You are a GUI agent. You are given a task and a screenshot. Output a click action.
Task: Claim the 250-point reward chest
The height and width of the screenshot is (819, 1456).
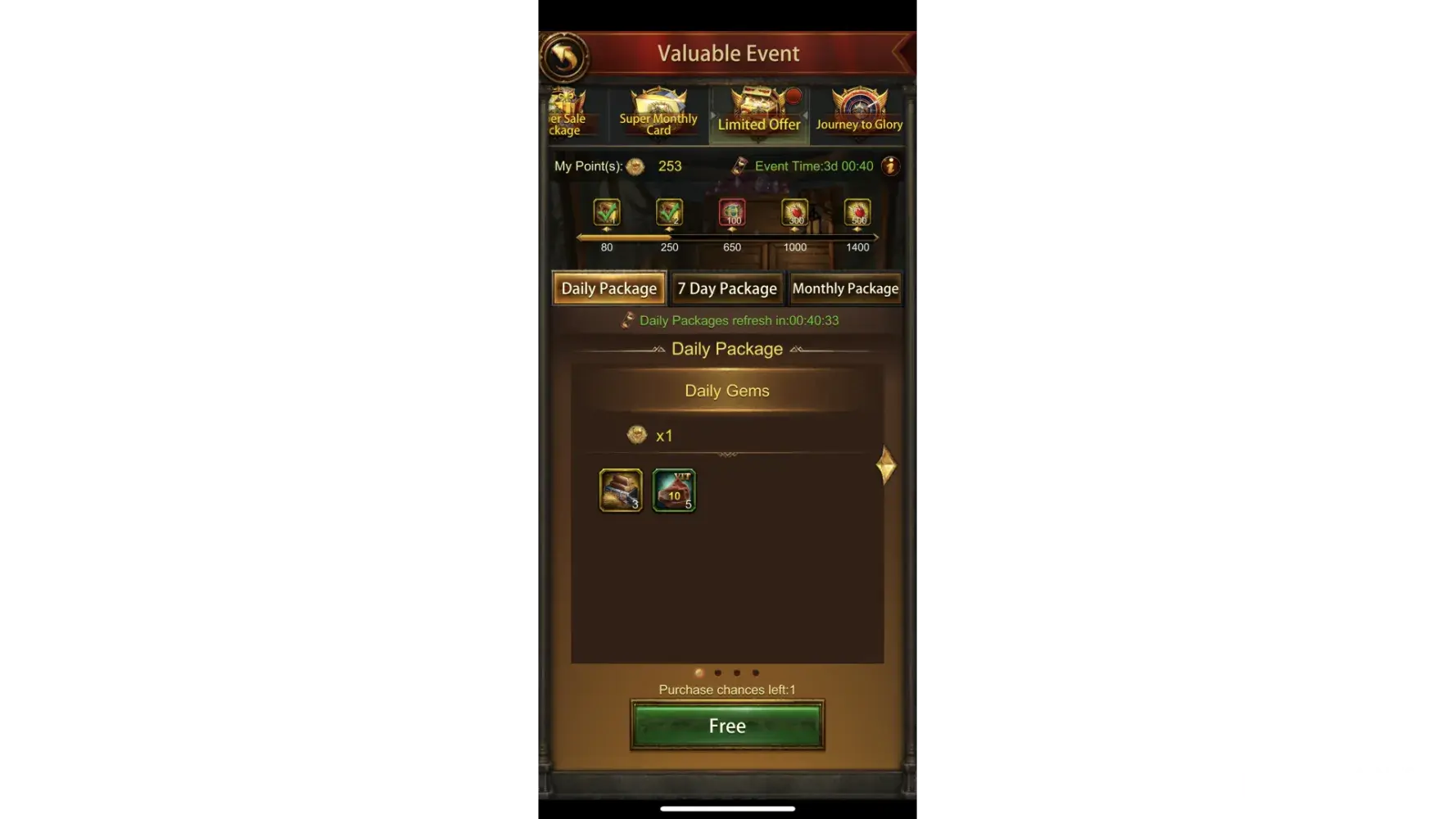pyautogui.click(x=669, y=213)
